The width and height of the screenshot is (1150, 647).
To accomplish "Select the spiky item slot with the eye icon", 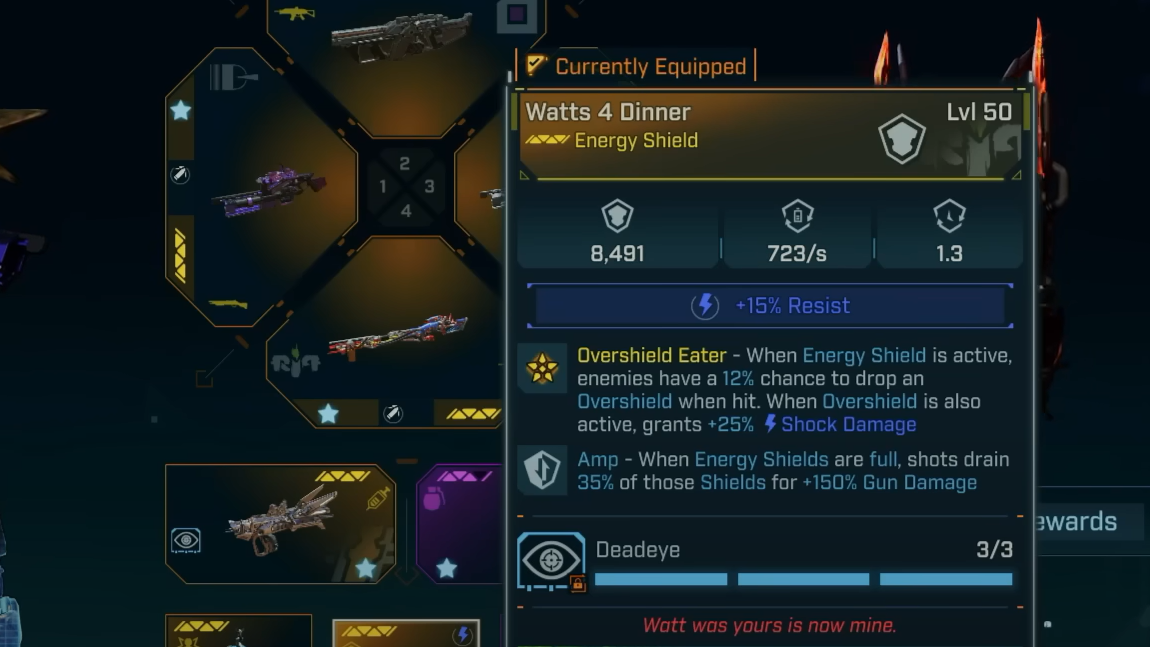I will click(280, 523).
